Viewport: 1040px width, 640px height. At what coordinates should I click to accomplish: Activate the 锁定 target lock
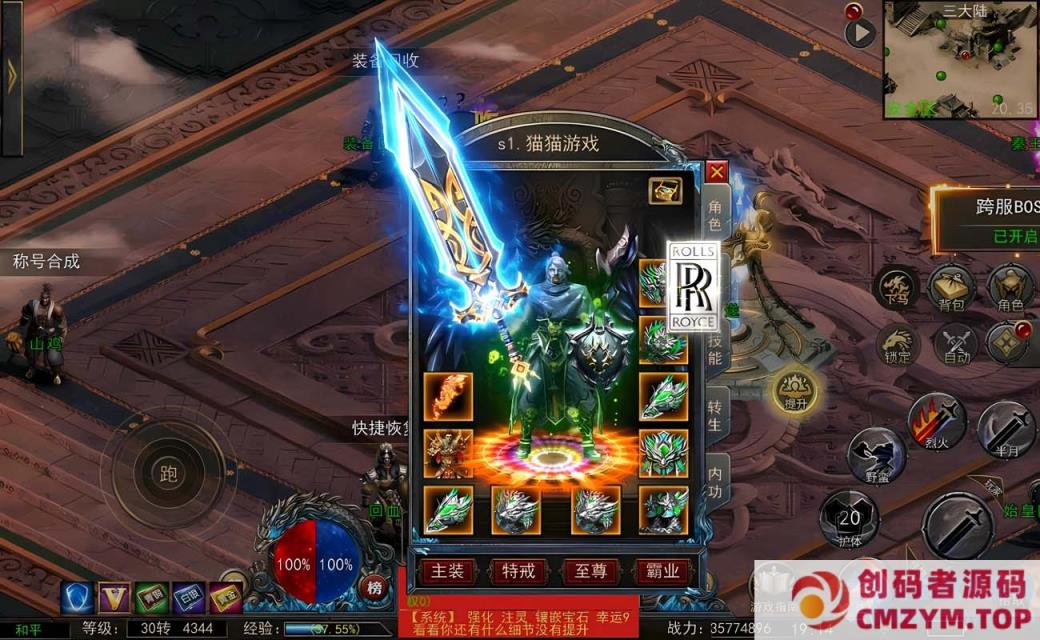896,345
